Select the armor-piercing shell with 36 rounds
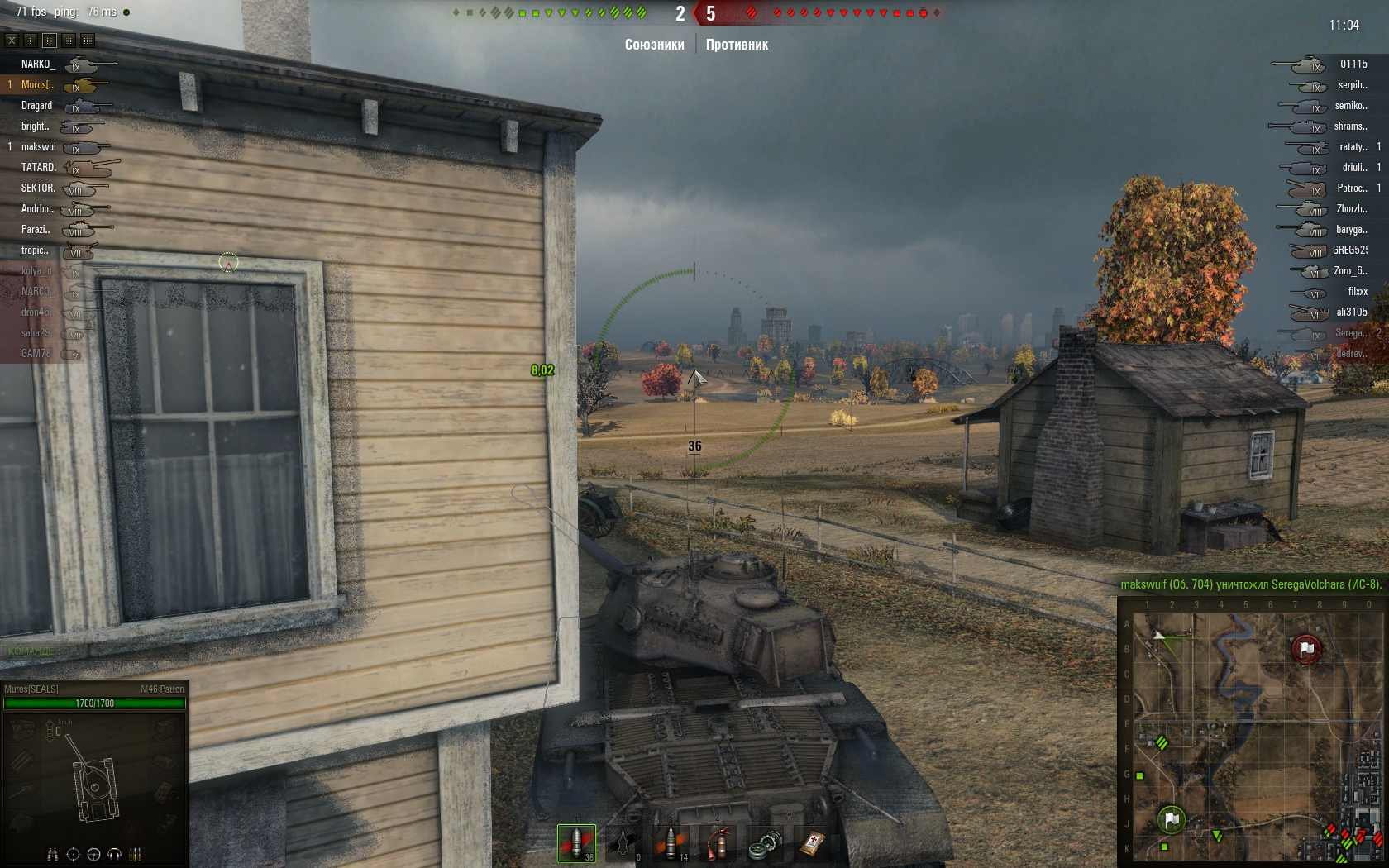This screenshot has width=1389, height=868. (x=576, y=842)
